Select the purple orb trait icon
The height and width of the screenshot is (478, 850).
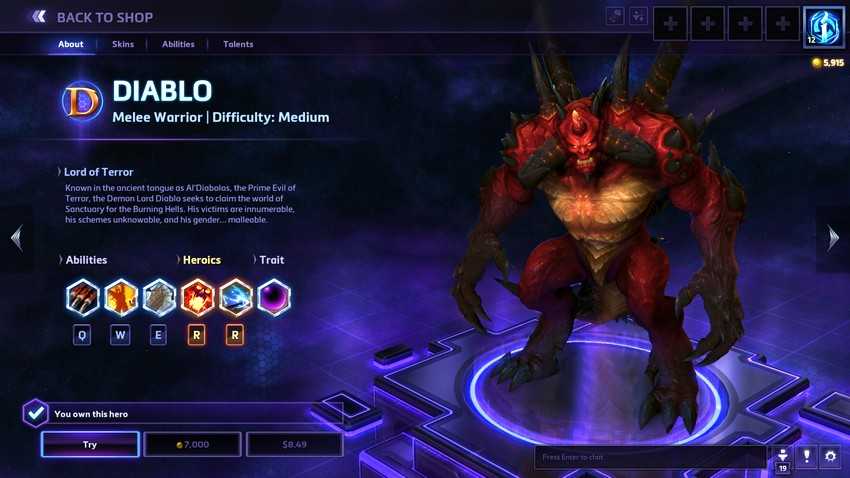coord(274,297)
